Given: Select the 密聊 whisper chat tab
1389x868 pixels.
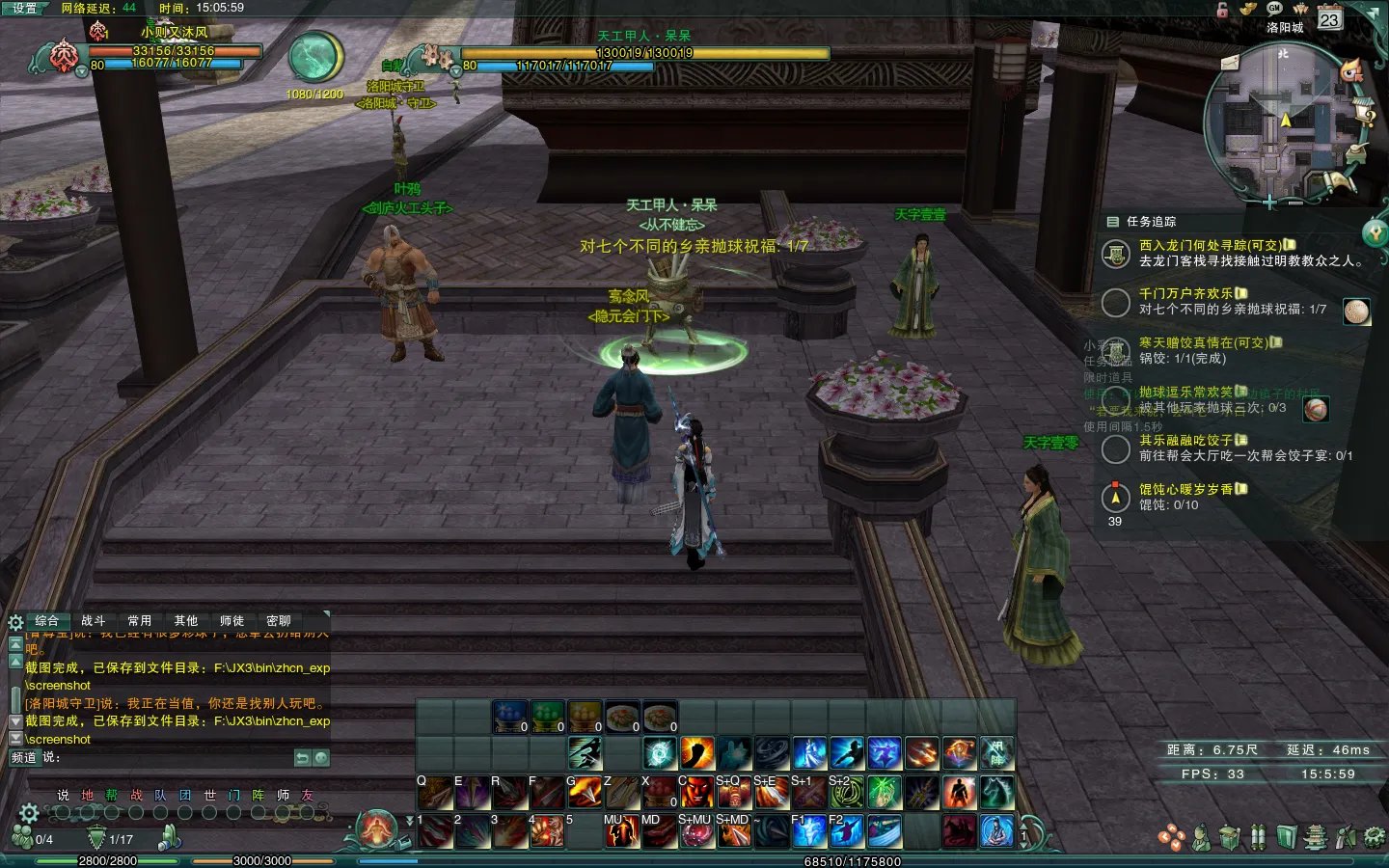Looking at the screenshot, I should [279, 621].
